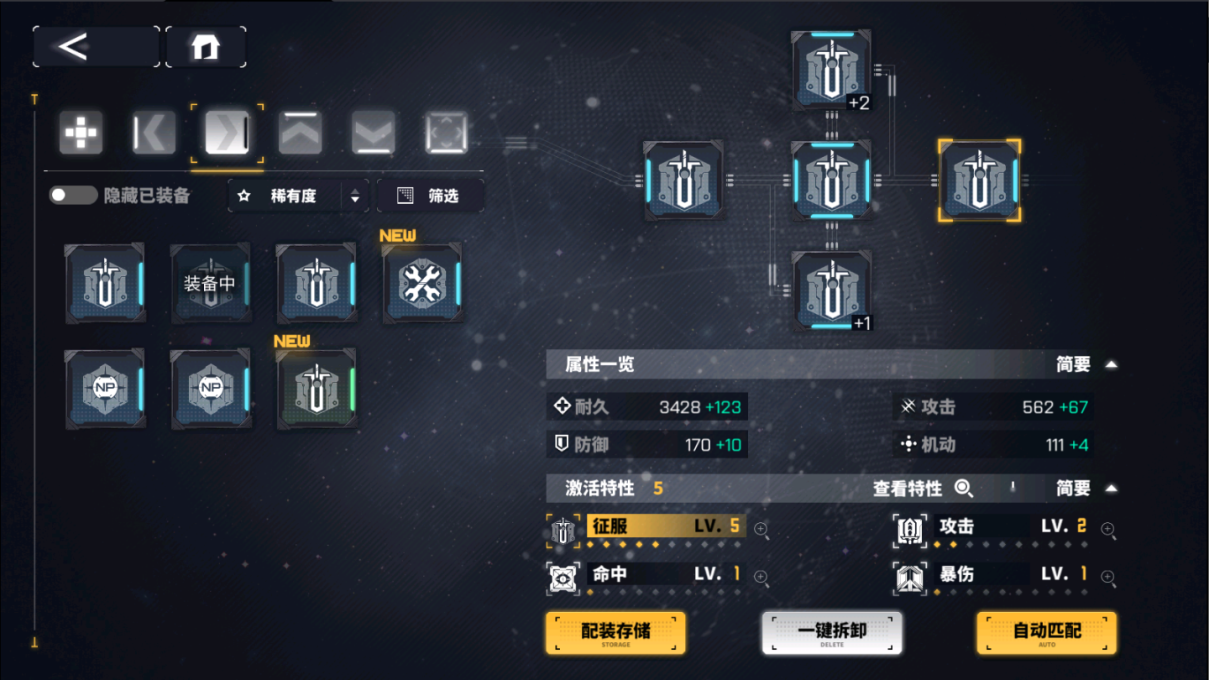Select the equipped module slot marked +1
This screenshot has height=680, width=1209.
(831, 291)
